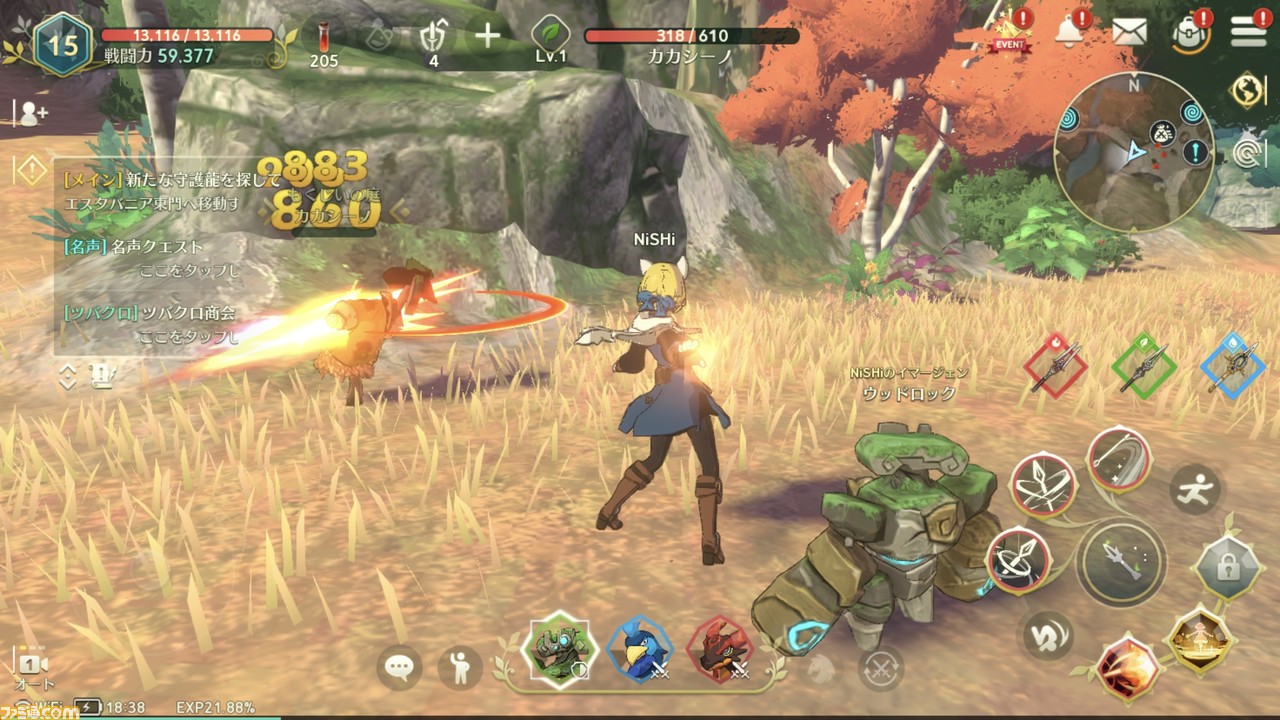
Task: Tap the main quest tracker entry
Action: (160, 191)
